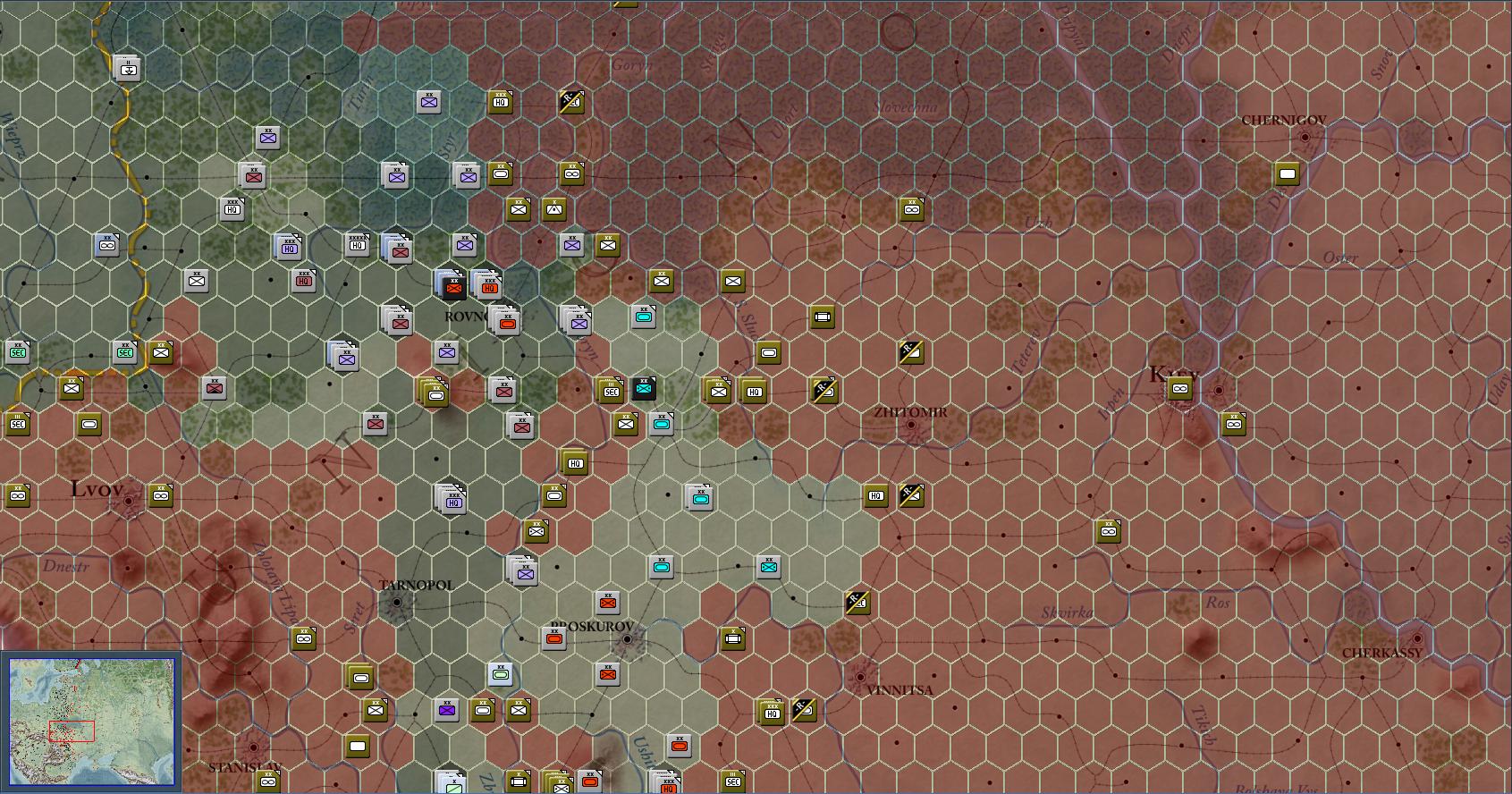Select the orange HQ stack near Rovno
1512x794 pixels.
coord(488,289)
